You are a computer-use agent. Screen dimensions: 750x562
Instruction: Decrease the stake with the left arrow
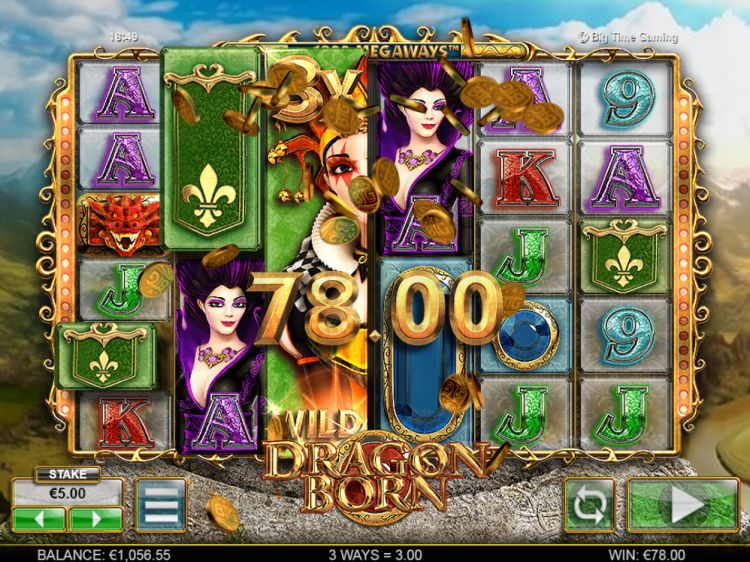pyautogui.click(x=39, y=519)
